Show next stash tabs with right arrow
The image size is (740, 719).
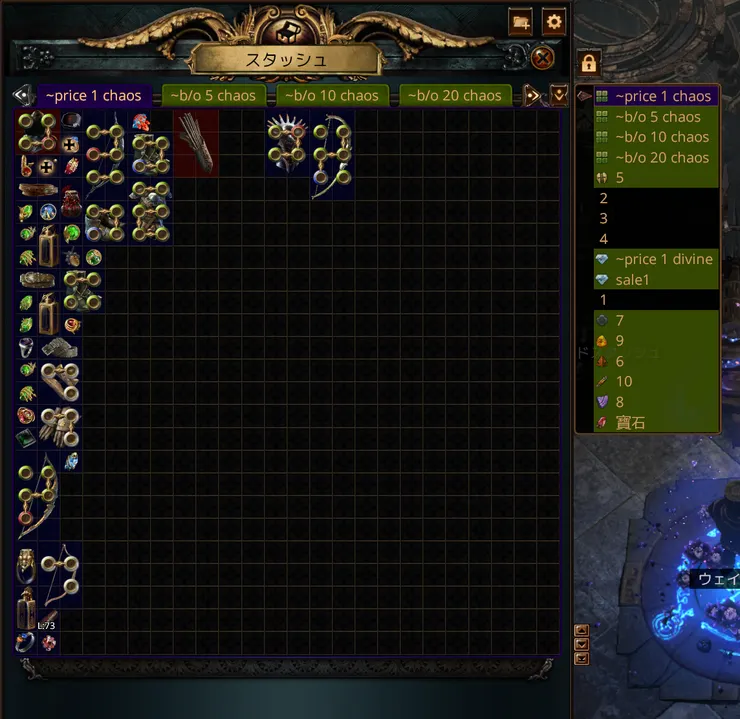point(533,96)
